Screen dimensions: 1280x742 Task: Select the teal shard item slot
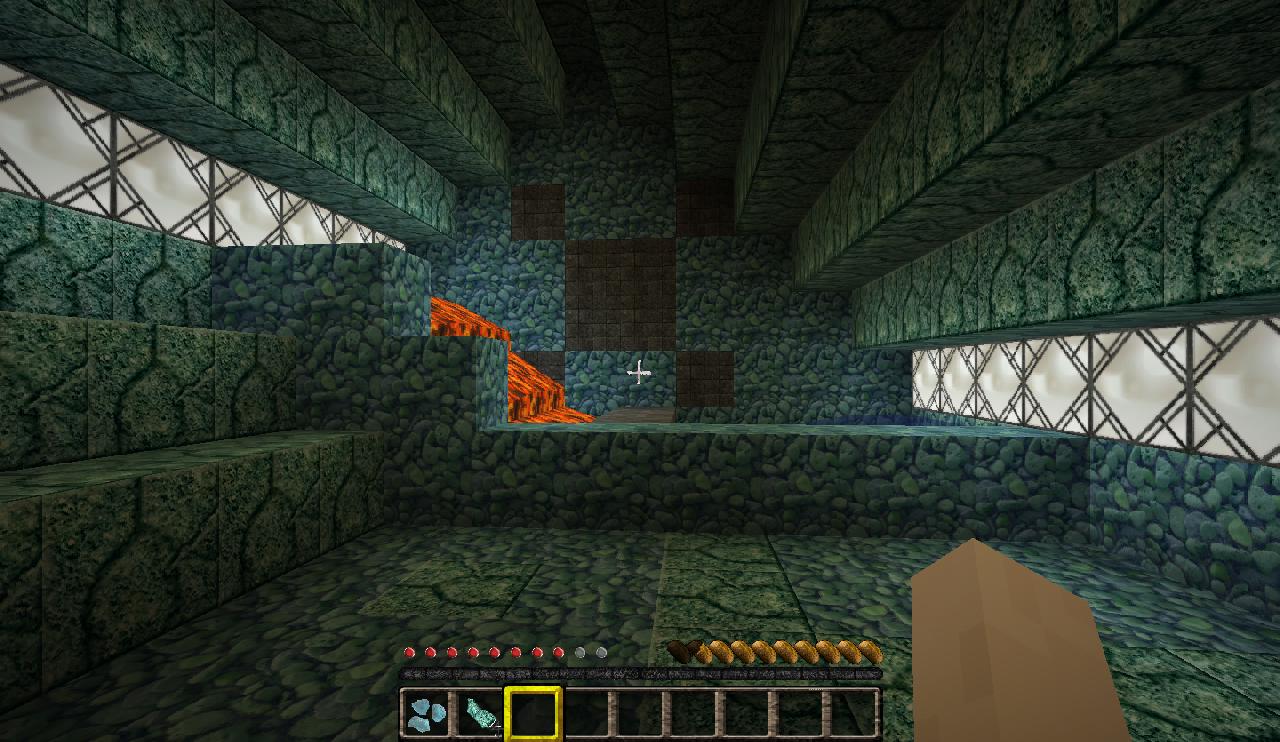[x=480, y=714]
